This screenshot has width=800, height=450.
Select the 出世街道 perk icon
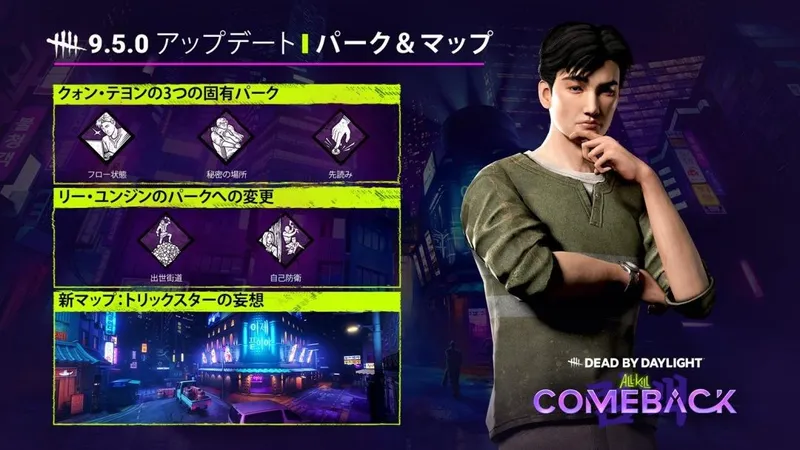click(x=165, y=240)
